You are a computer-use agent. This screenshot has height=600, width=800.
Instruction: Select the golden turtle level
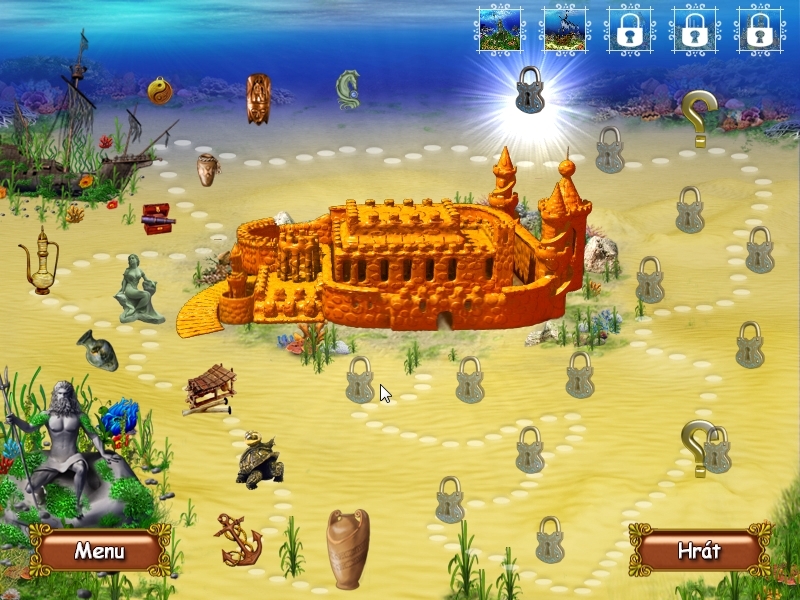pos(259,460)
